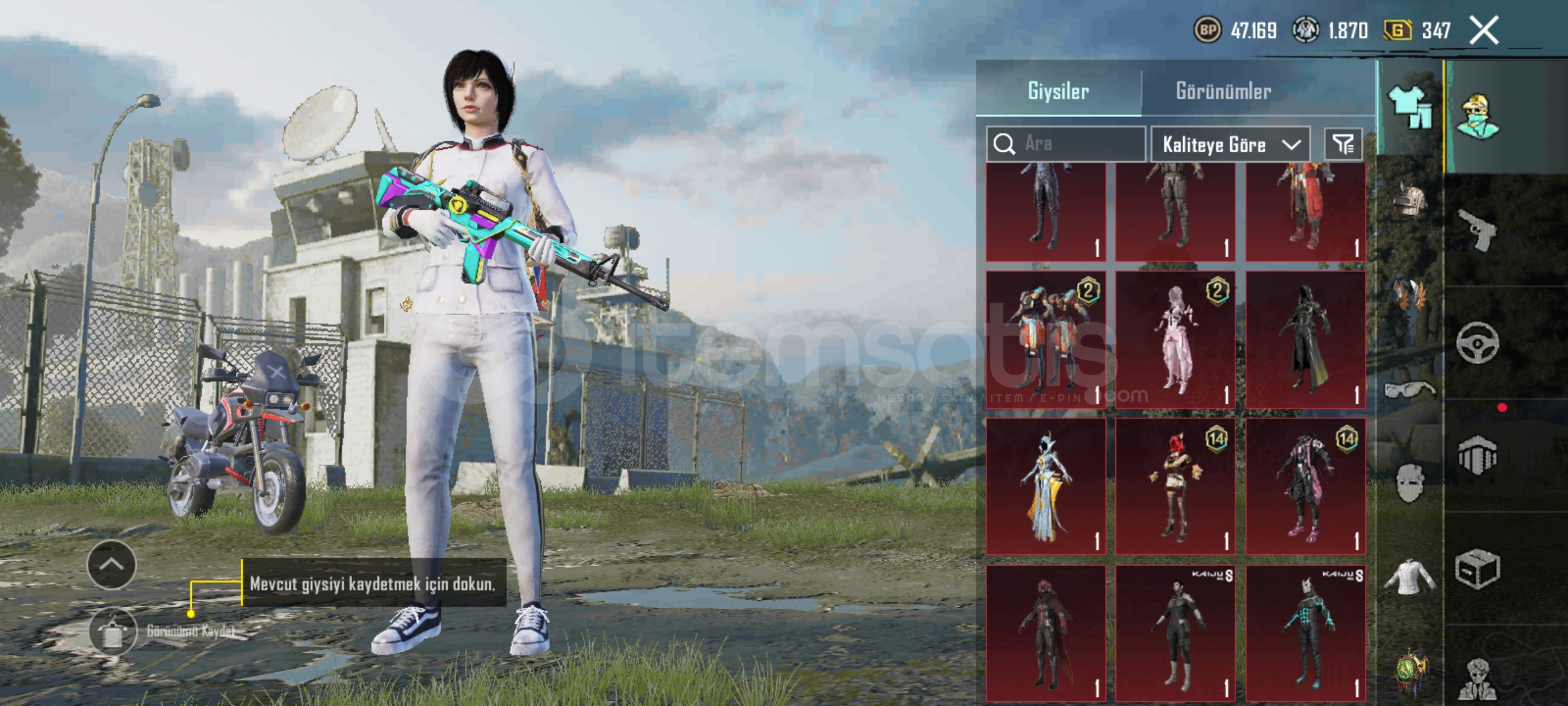Close the inventory with the X button
This screenshot has height=706, width=1568.
[x=1484, y=31]
